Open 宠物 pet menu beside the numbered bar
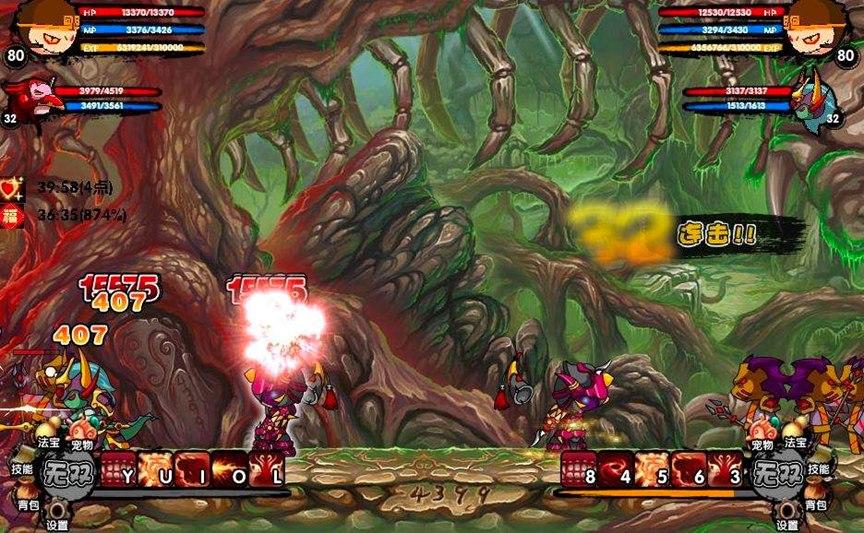Viewport: 864px width, 533px height. point(762,443)
